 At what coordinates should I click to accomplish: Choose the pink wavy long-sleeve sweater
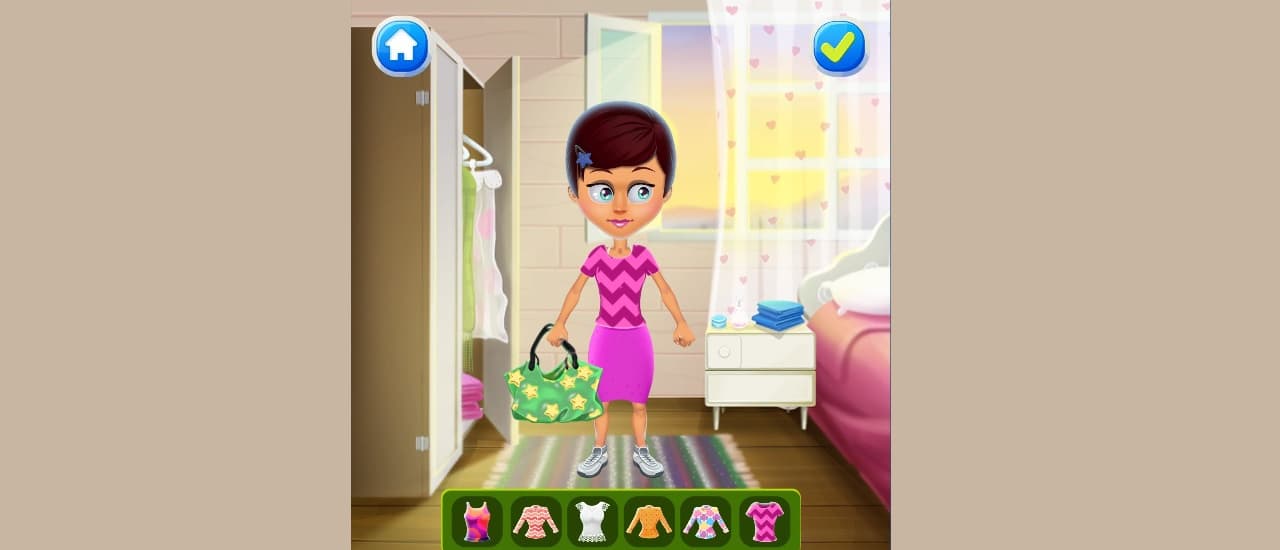coord(535,521)
